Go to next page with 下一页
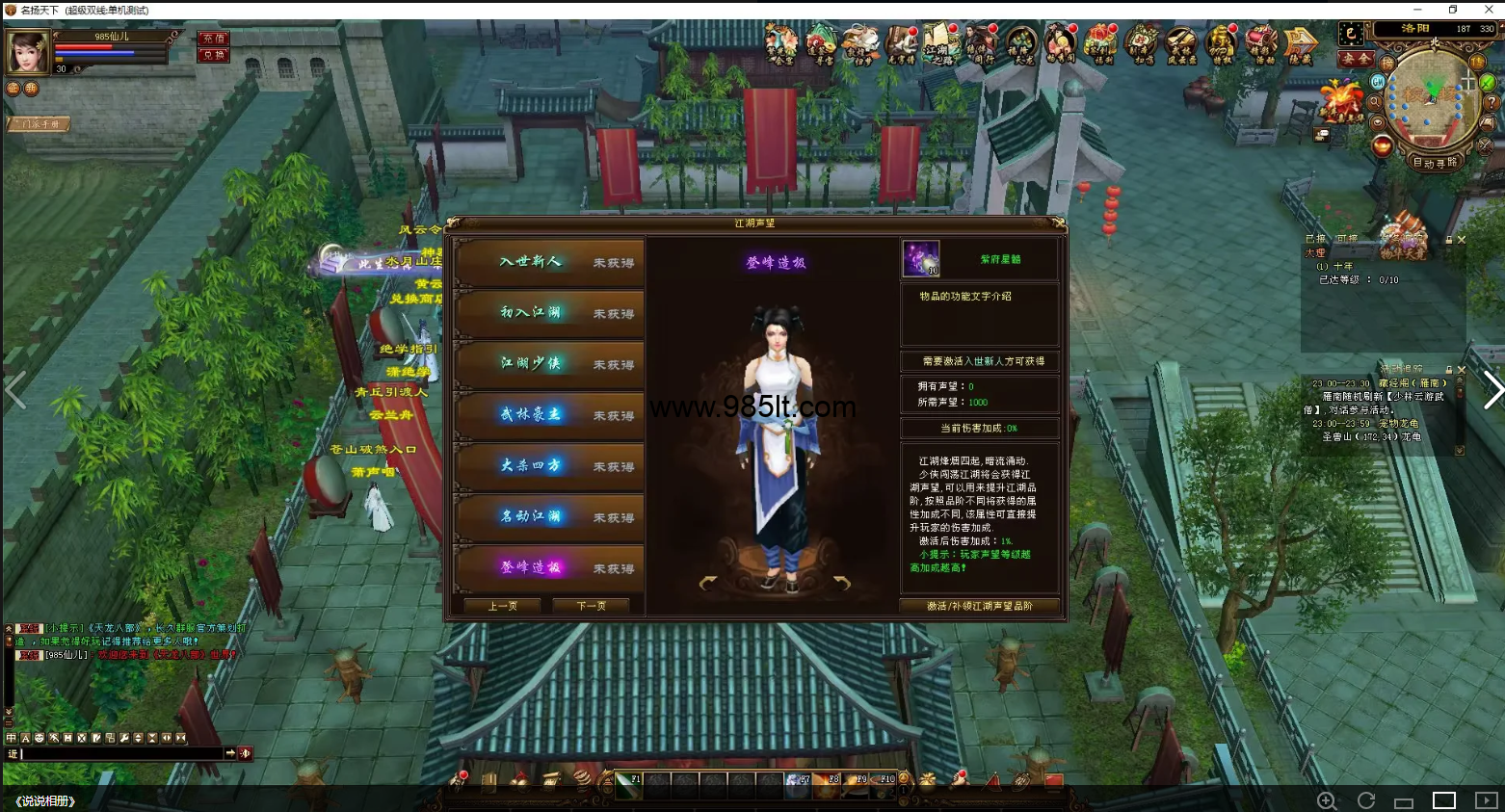 [x=591, y=606]
